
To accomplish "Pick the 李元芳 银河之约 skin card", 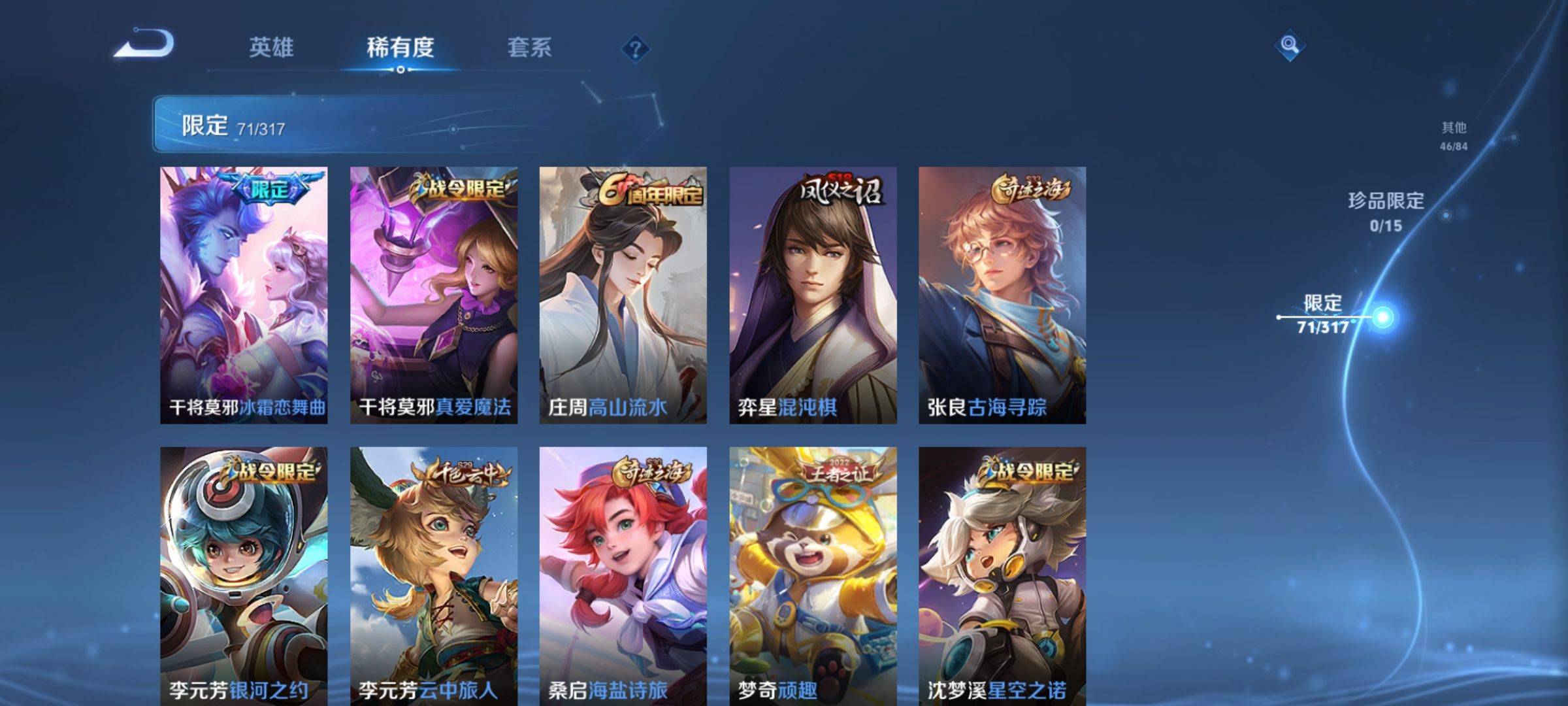I will 244,575.
